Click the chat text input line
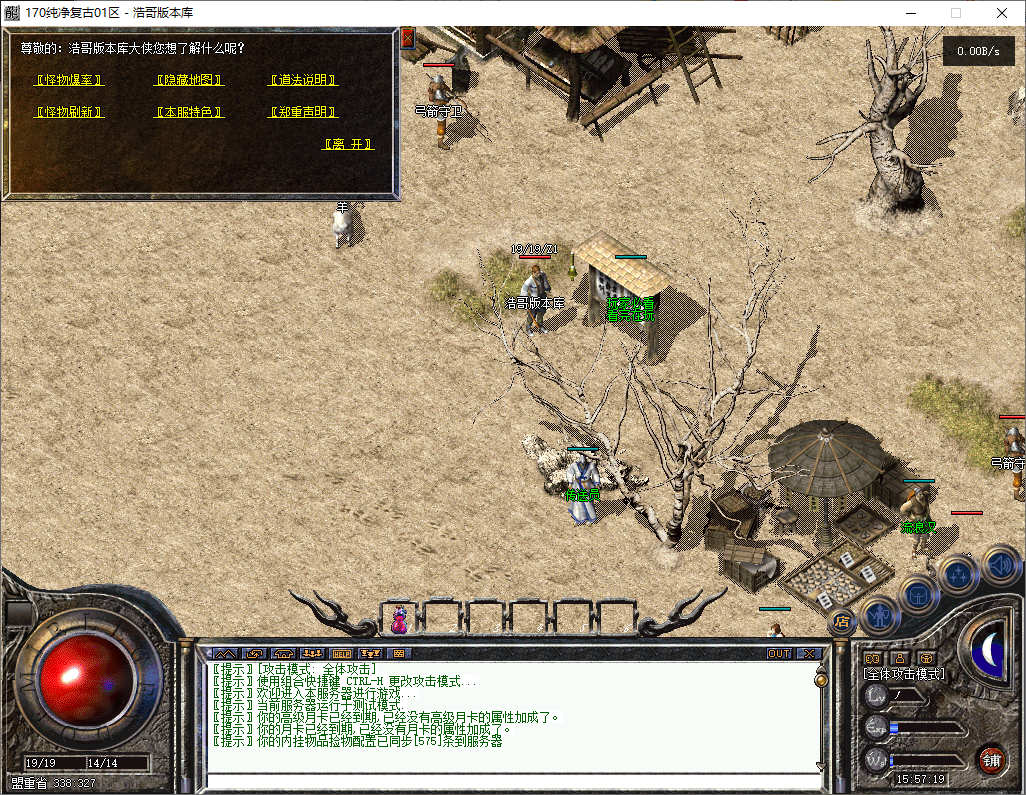The height and width of the screenshot is (795, 1026). coord(510,781)
